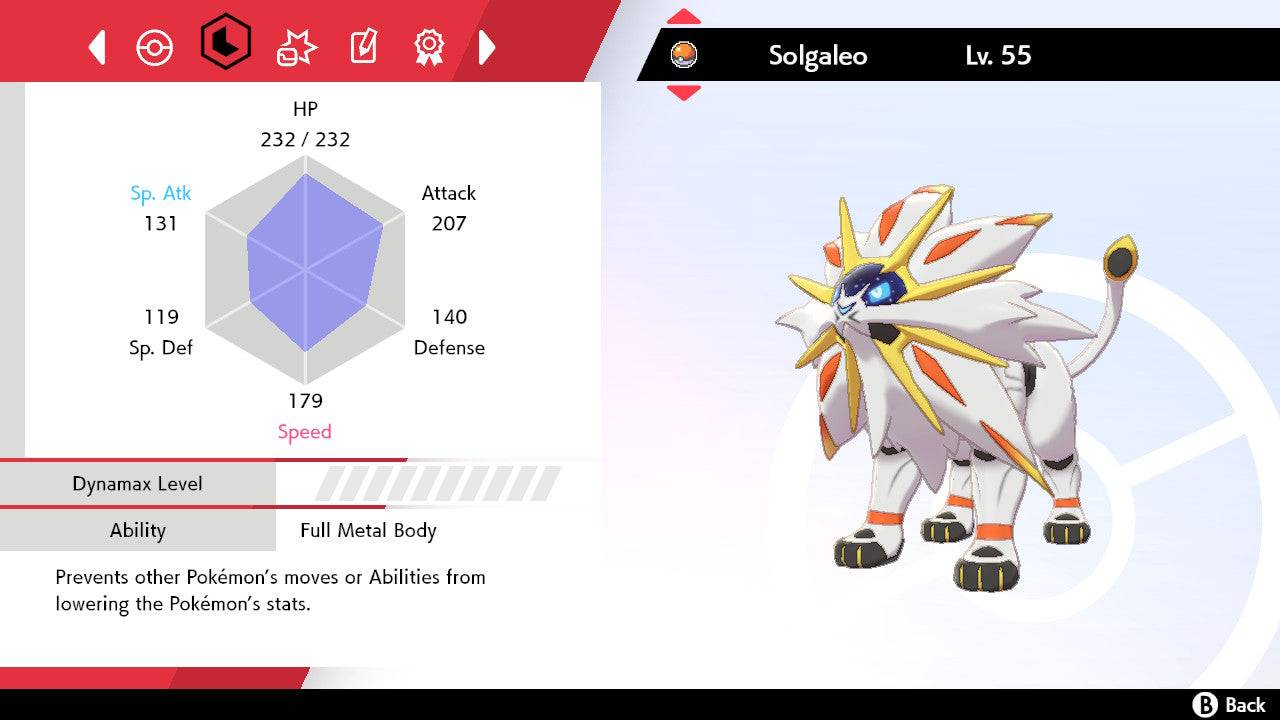
Task: Click the HP value 232 / 232
Action: click(305, 140)
